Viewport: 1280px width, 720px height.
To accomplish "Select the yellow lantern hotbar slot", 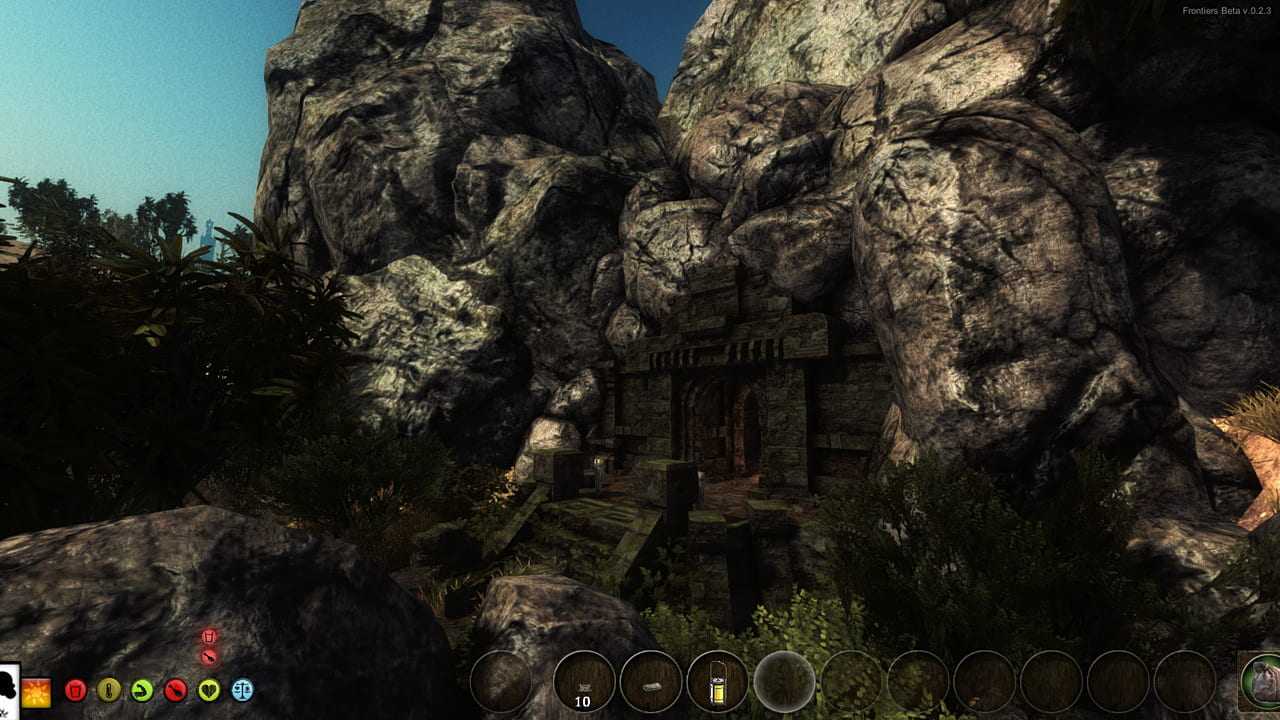I will point(717,681).
